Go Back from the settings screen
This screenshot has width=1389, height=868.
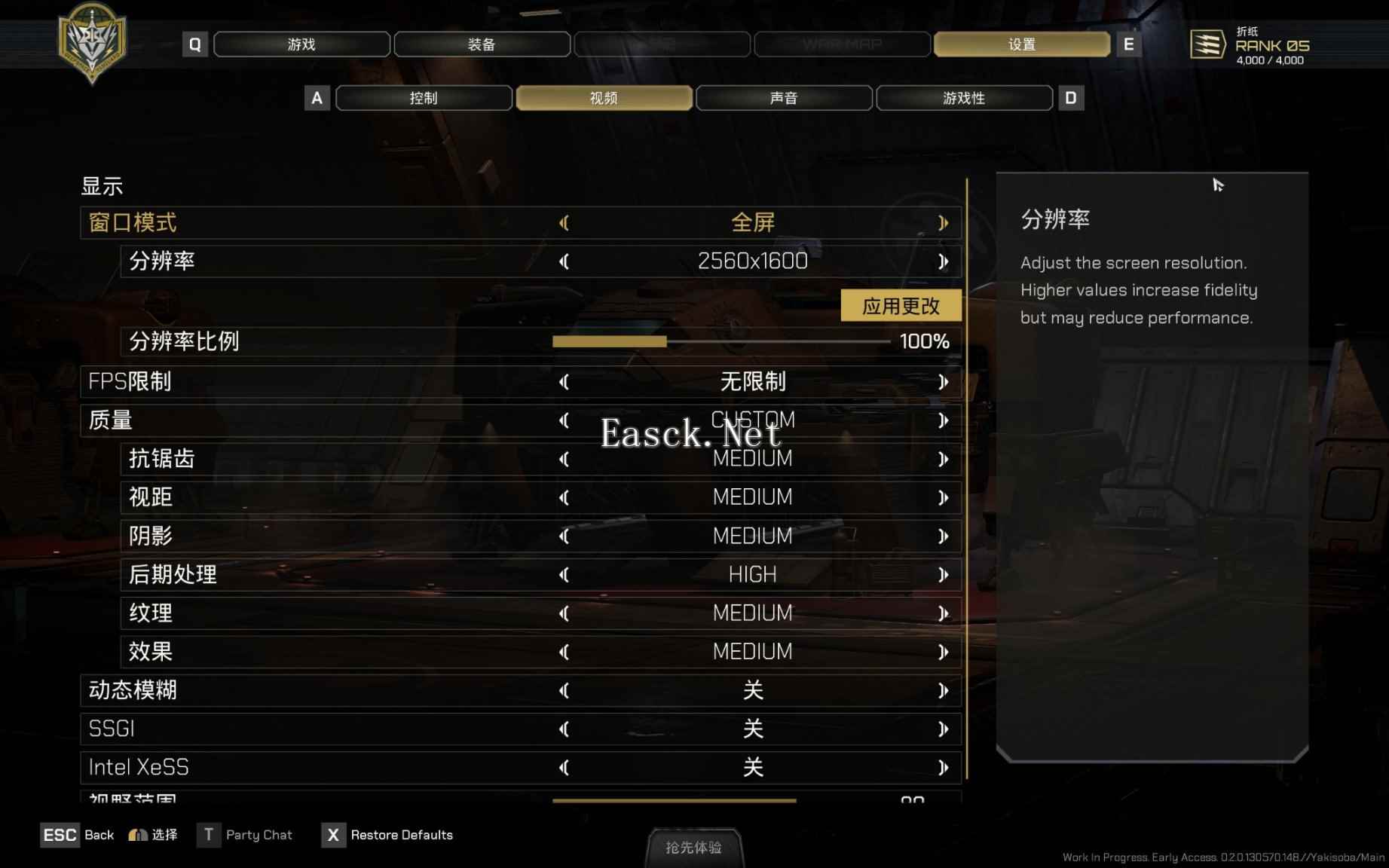tap(78, 835)
